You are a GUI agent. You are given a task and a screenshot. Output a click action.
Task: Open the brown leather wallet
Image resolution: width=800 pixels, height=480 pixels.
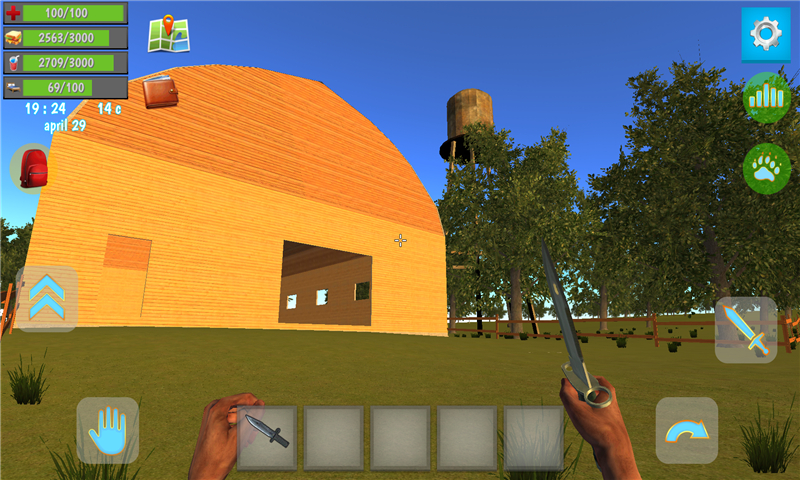click(x=160, y=92)
